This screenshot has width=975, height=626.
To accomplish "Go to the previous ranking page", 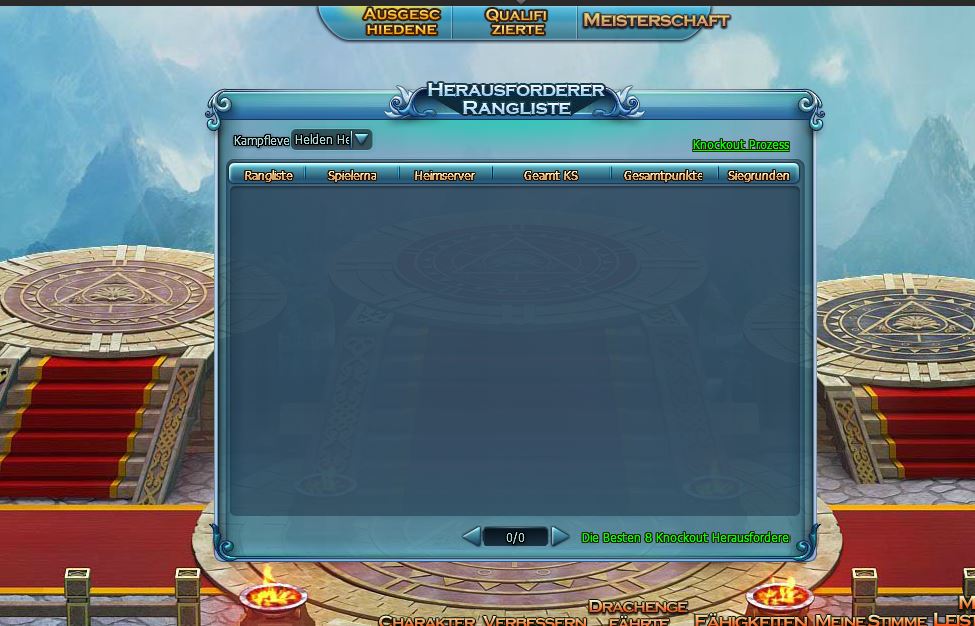I will (471, 537).
